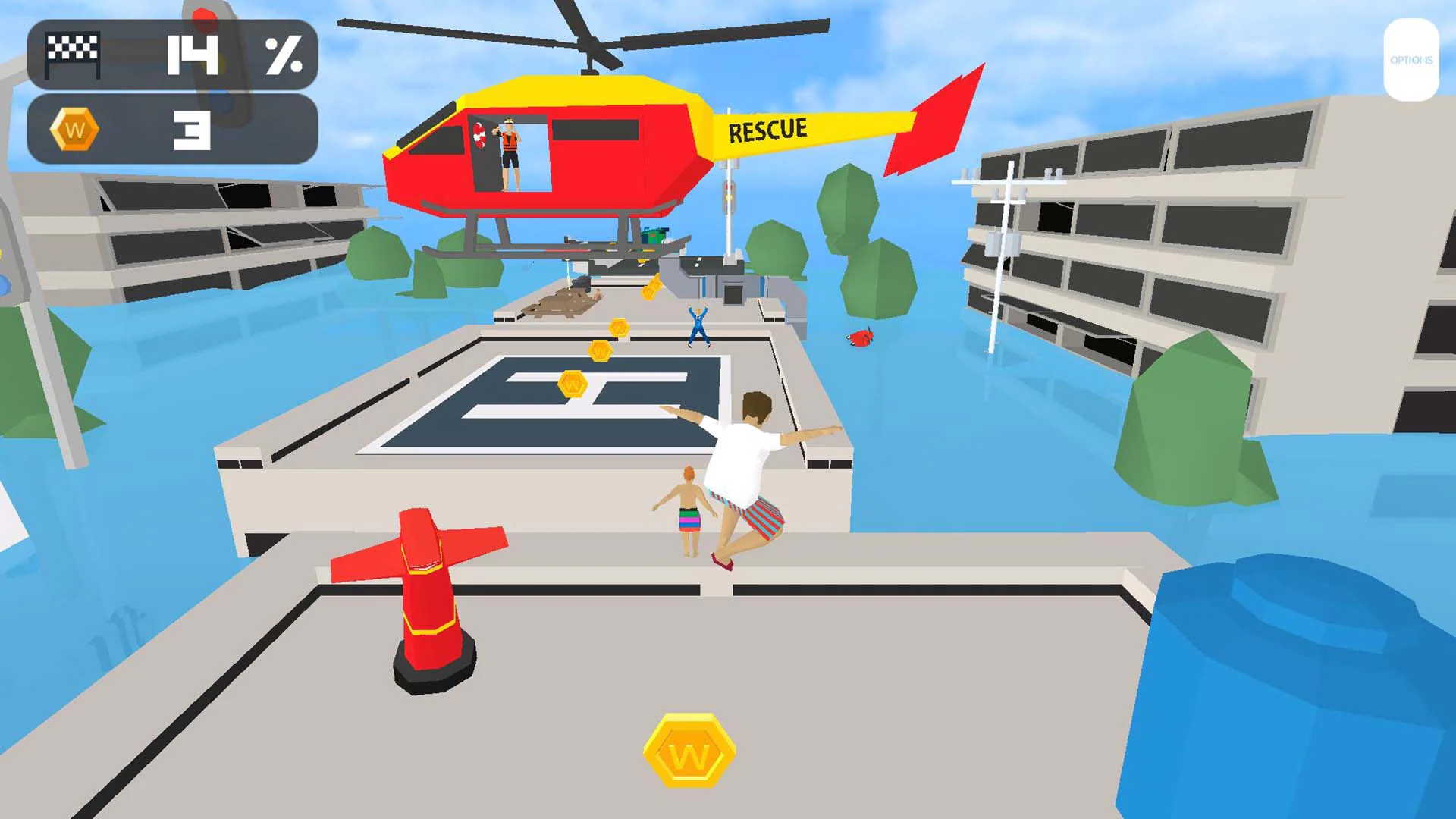
Task: Click the rescuer icon inside the helicopter door
Action: pos(510,152)
